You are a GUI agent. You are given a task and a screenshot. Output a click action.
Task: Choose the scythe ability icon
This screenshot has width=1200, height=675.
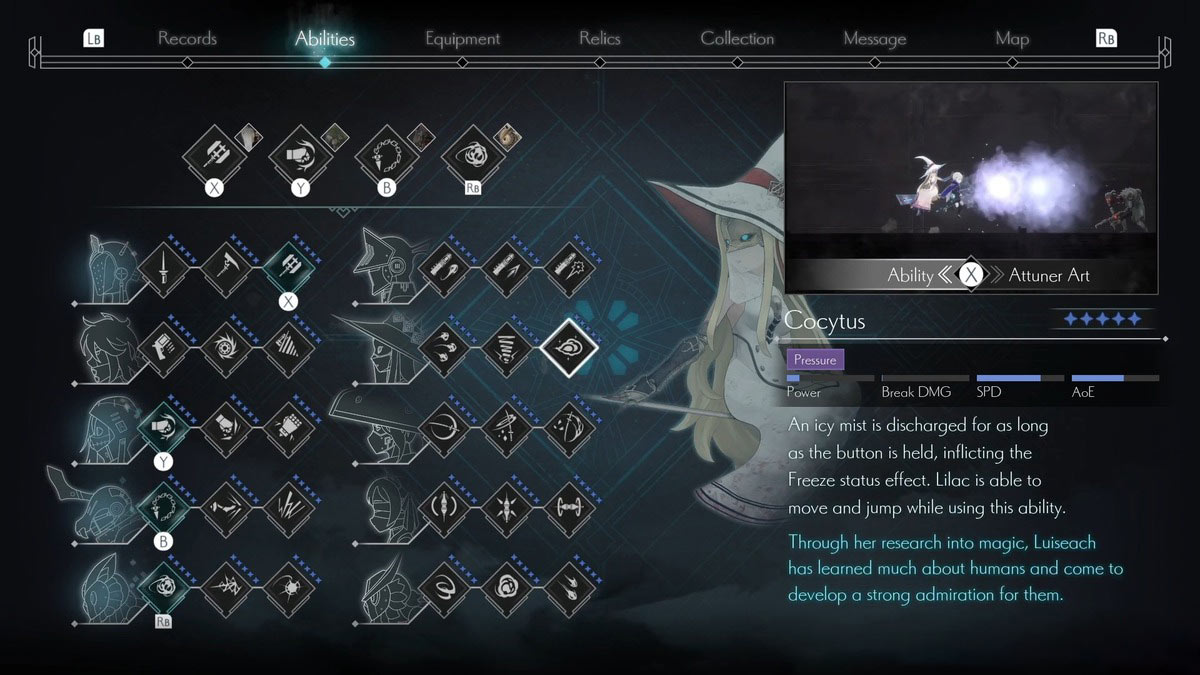[x=224, y=266]
